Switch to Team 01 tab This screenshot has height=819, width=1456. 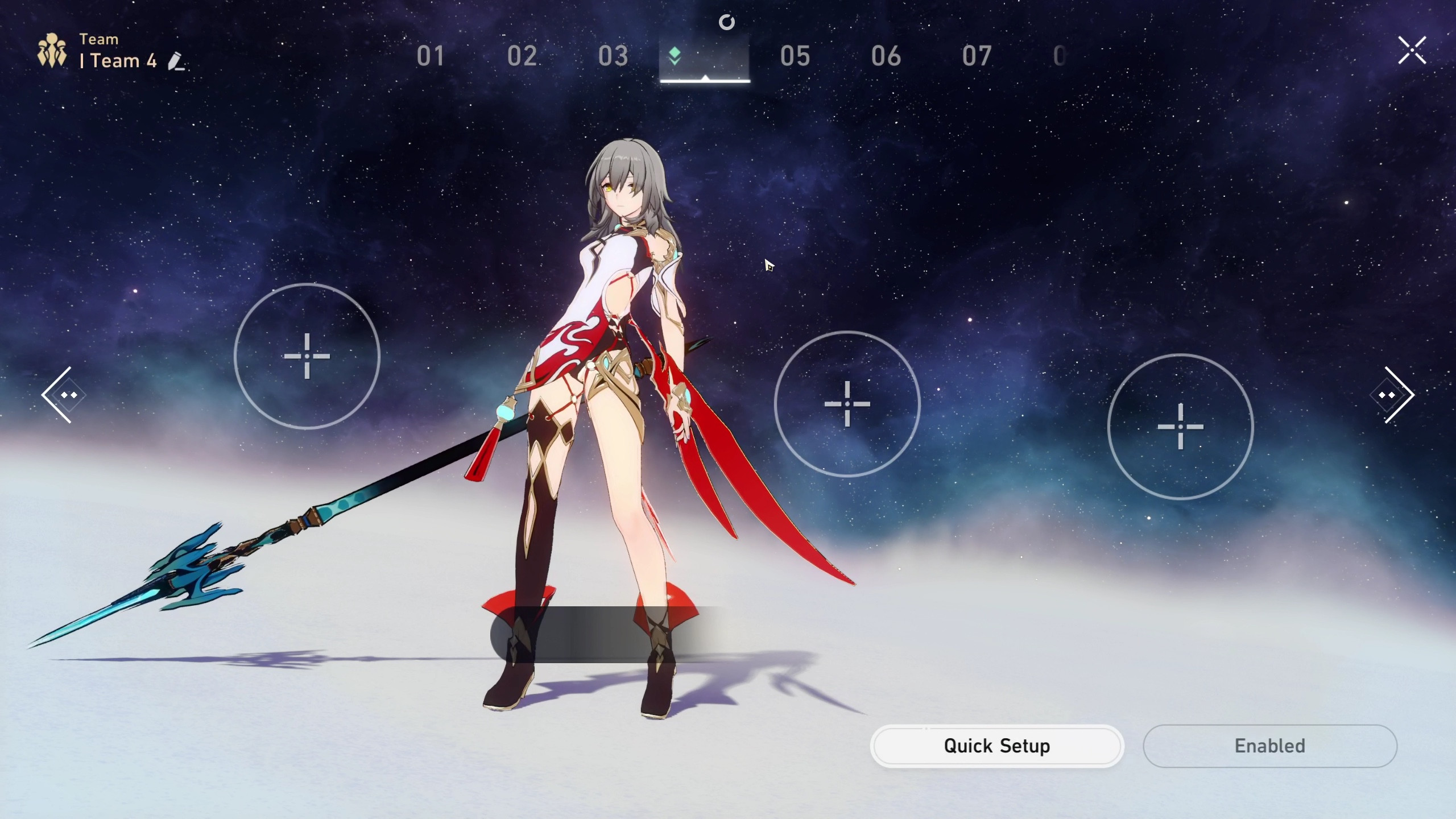click(x=431, y=57)
